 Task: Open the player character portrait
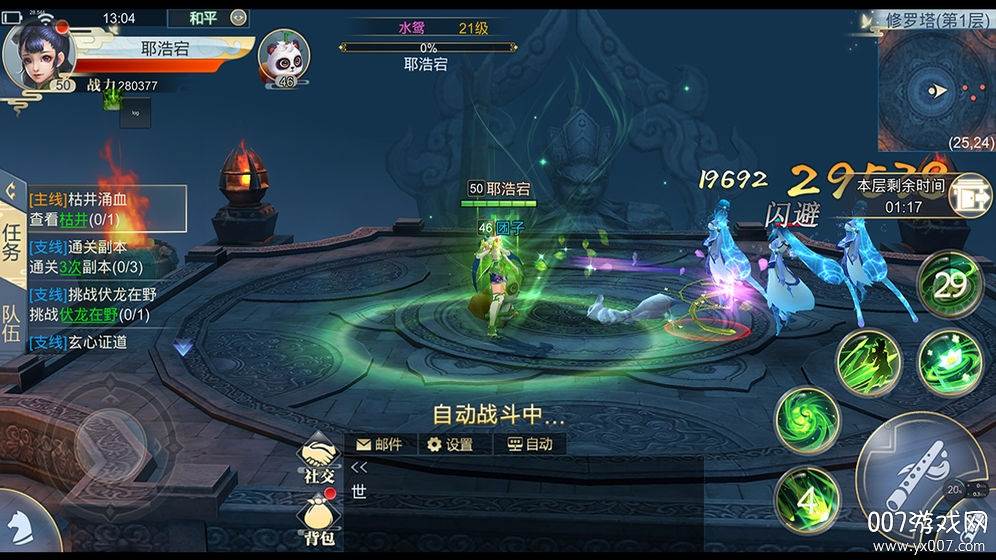pos(40,55)
